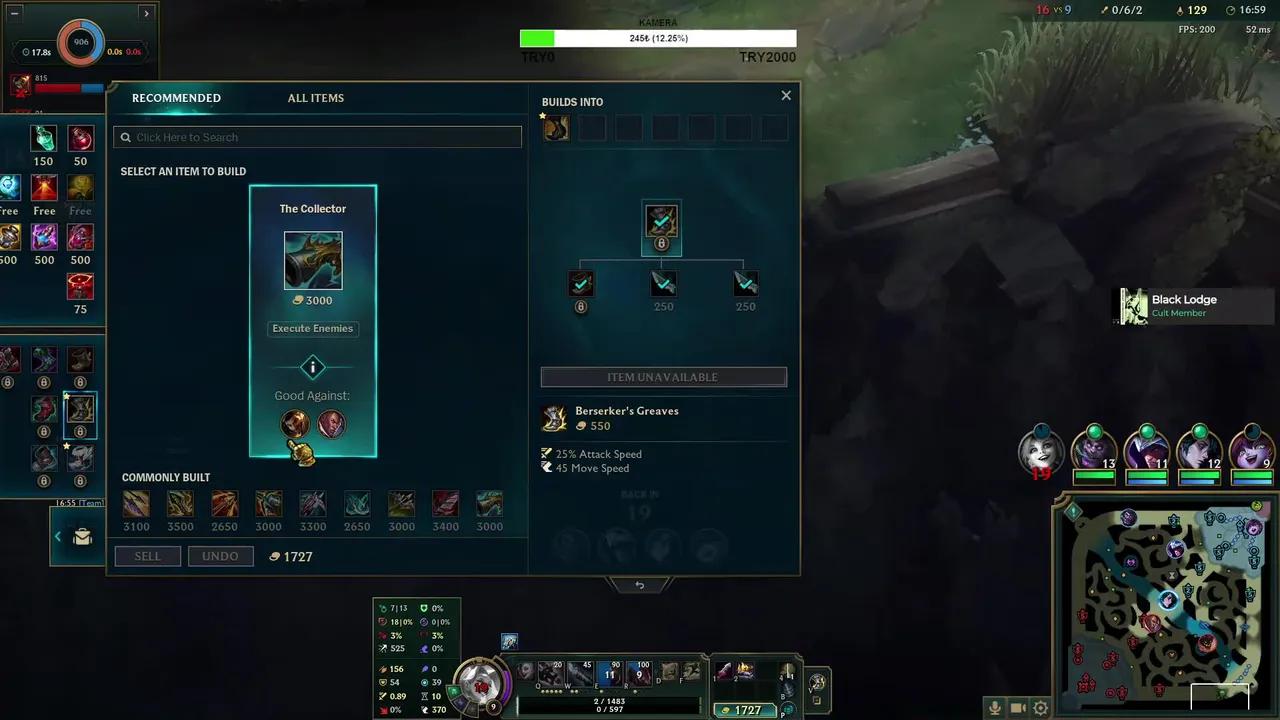This screenshot has width=1280, height=720.
Task: Click the green objective progress bar at top
Action: pyautogui.click(x=537, y=38)
